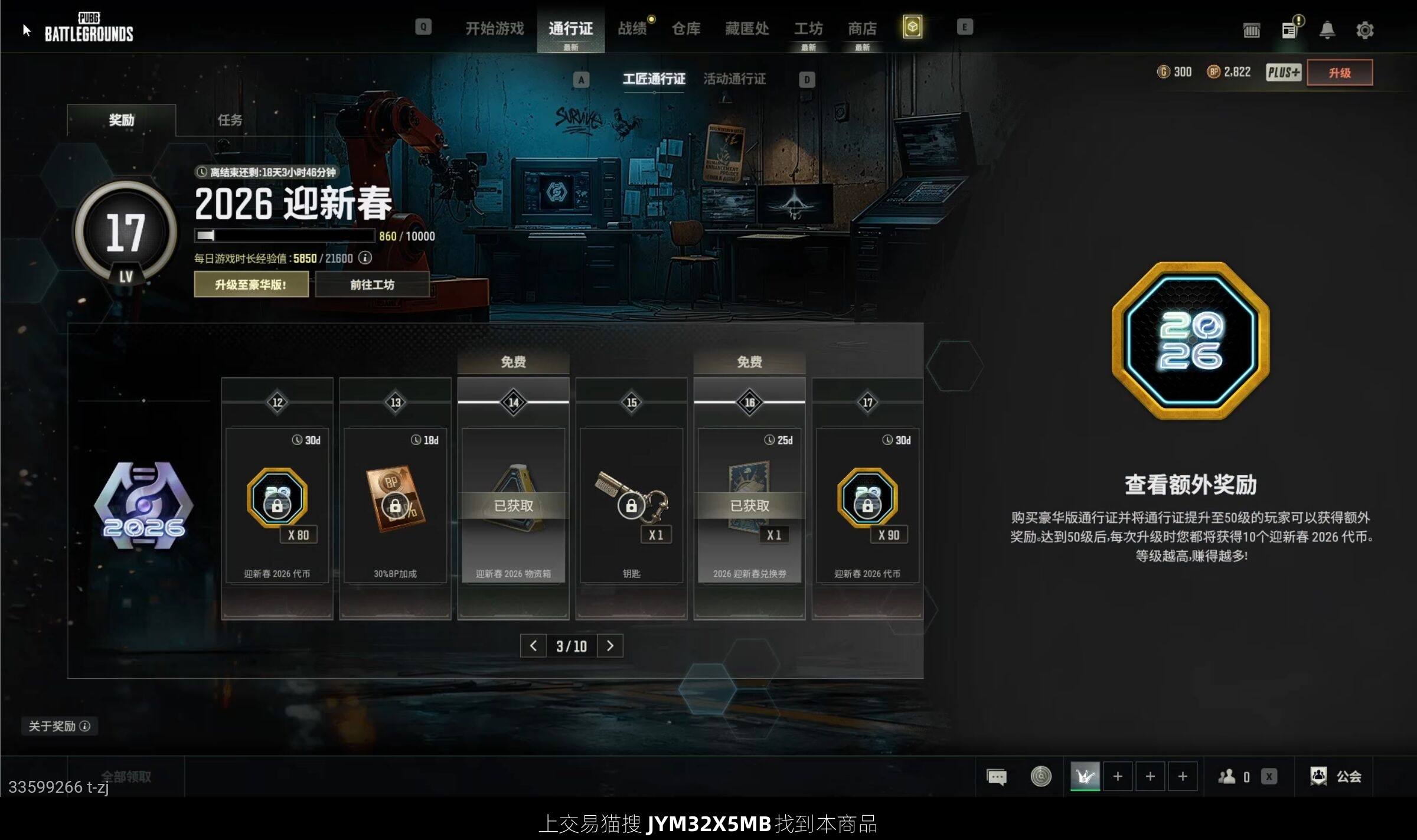Open the 公会 guild panel
Image resolution: width=1417 pixels, height=840 pixels.
click(x=1337, y=776)
